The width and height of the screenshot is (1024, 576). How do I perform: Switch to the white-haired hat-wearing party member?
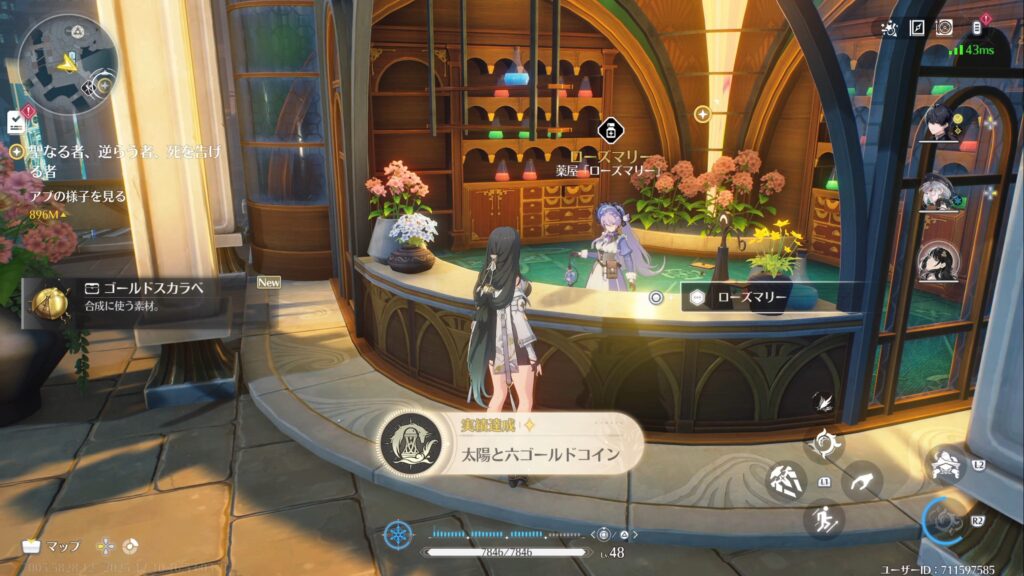click(x=940, y=193)
